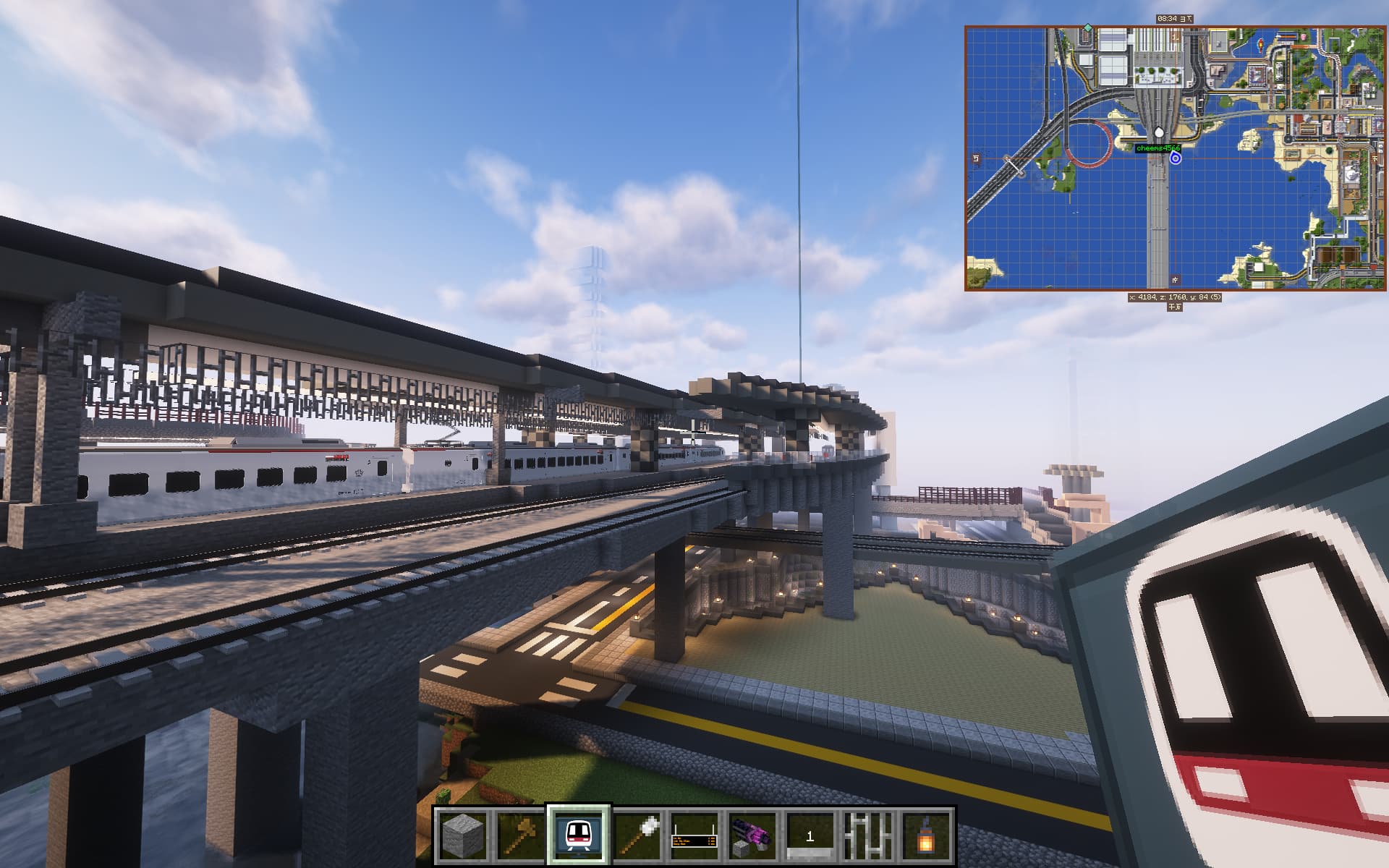
Task: Select the purple rail connector item
Action: [752, 836]
